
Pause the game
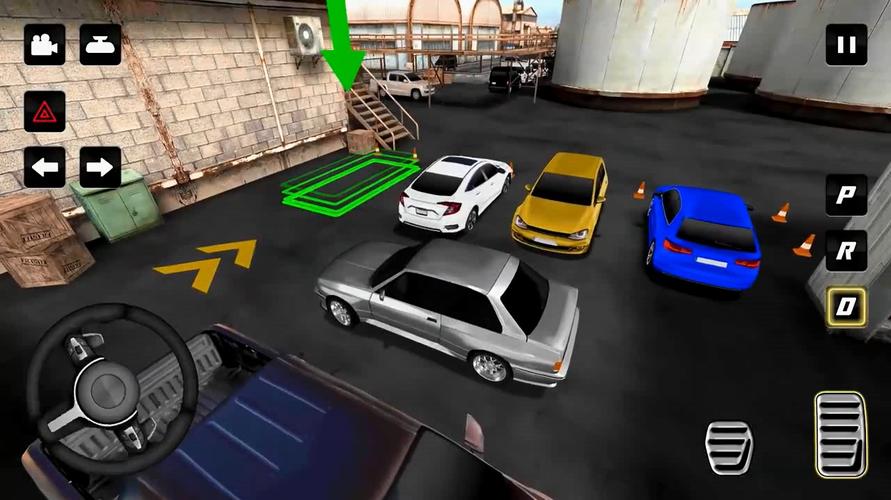846,45
